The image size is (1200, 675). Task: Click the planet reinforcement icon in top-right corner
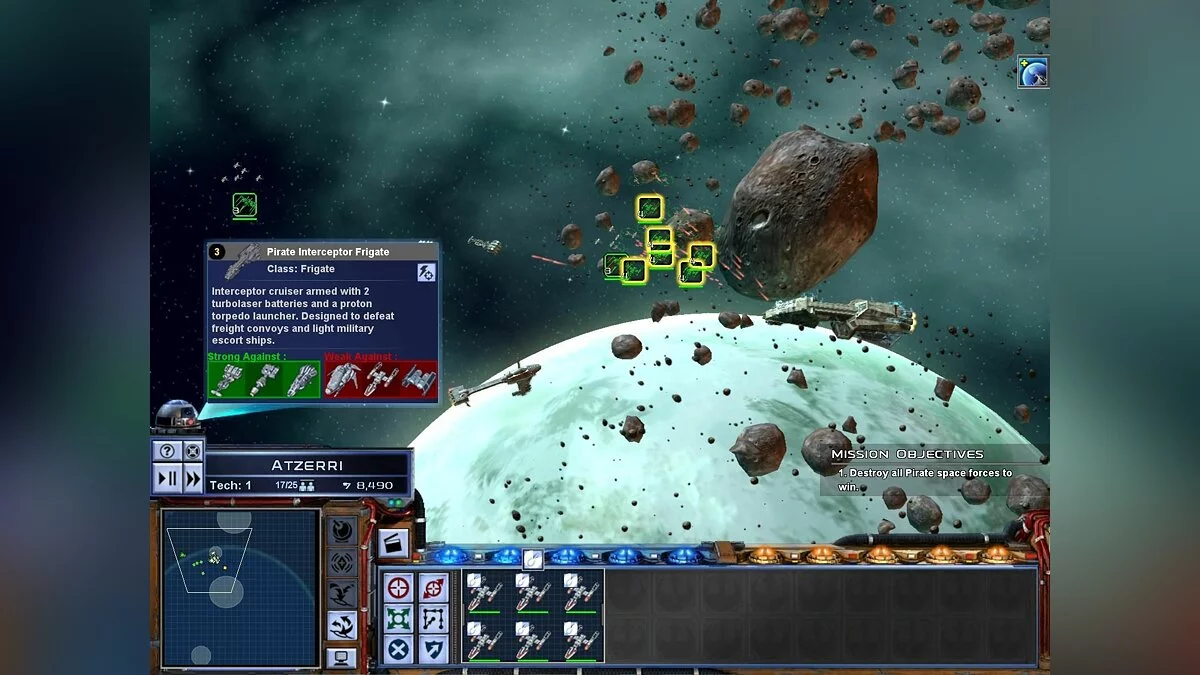pos(1033,72)
